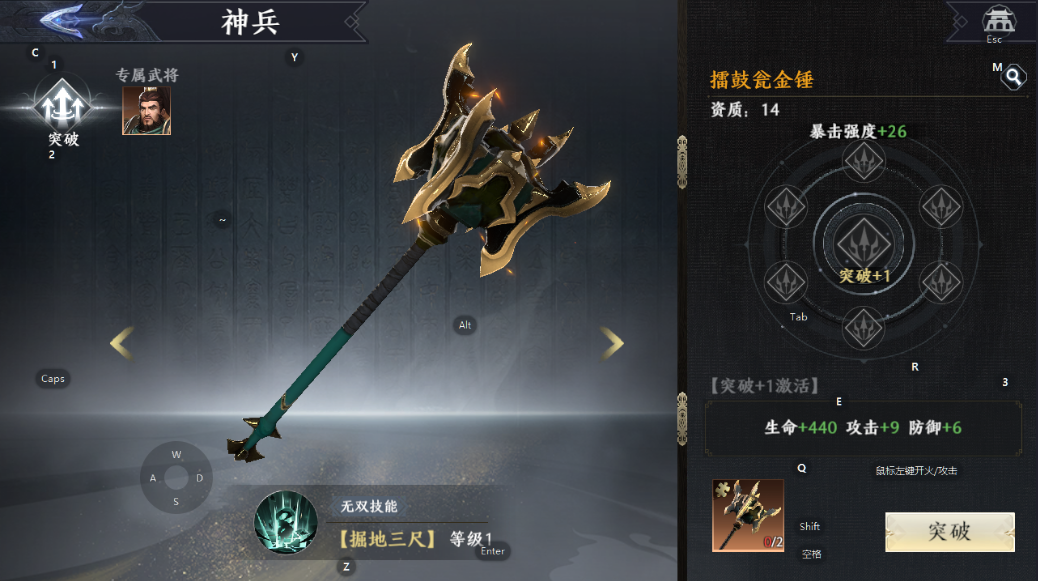Select the center 突破+1 node

click(x=861, y=243)
